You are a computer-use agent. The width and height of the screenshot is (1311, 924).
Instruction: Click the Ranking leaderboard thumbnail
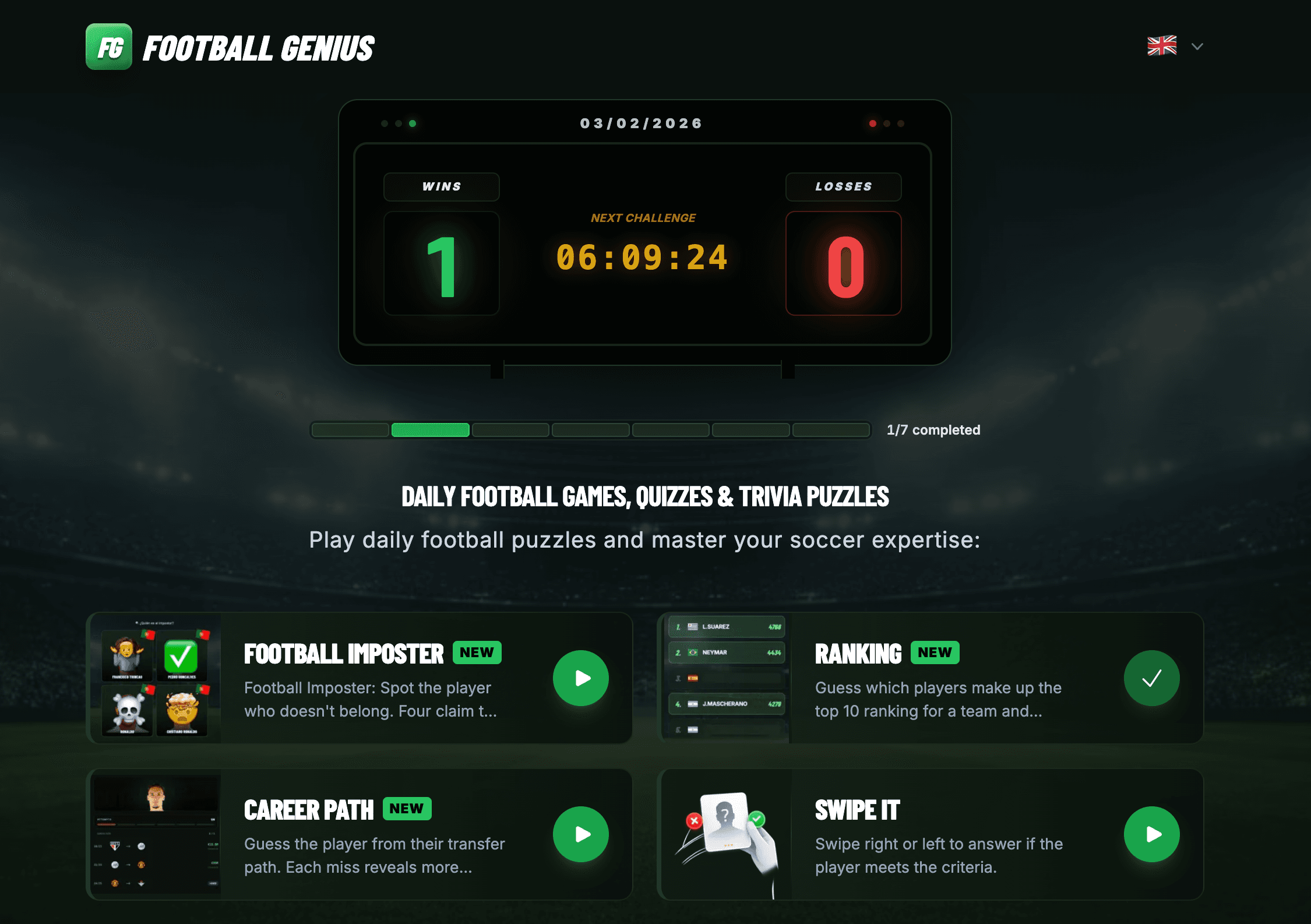pyautogui.click(x=726, y=678)
